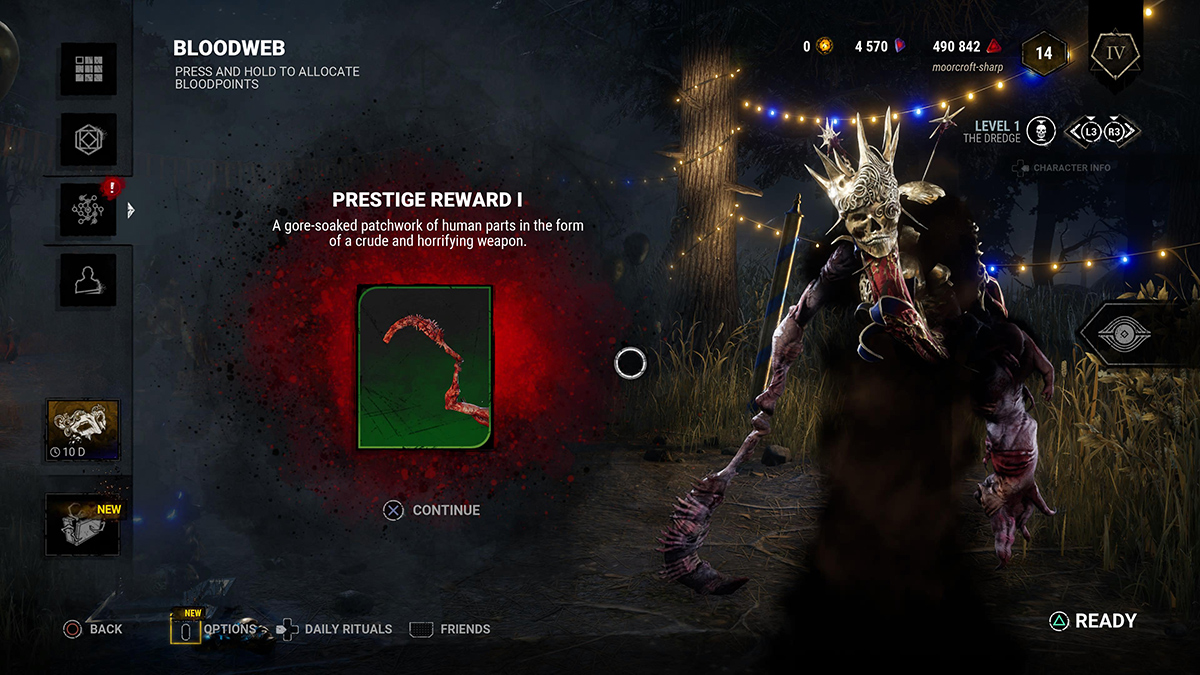The width and height of the screenshot is (1200, 675).
Task: Select the Prestige Reward weapon card
Action: point(425,366)
